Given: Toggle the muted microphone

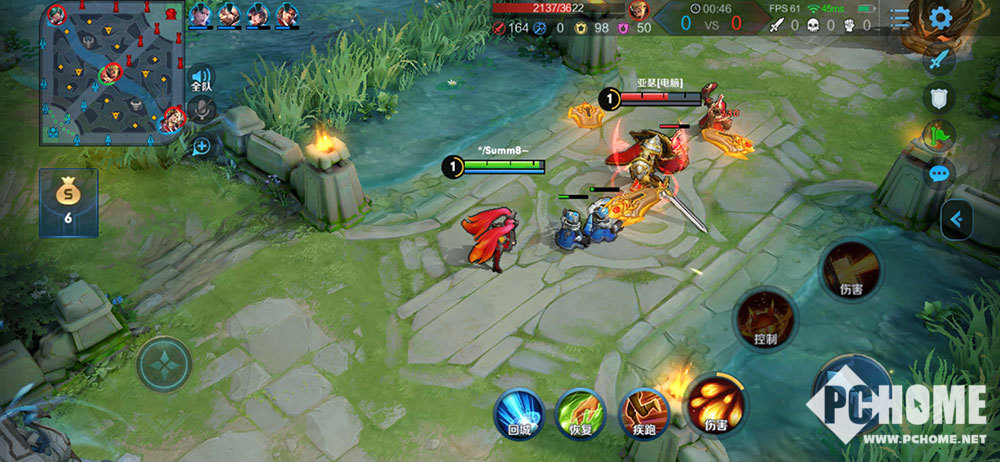Looking at the screenshot, I should point(202,112).
